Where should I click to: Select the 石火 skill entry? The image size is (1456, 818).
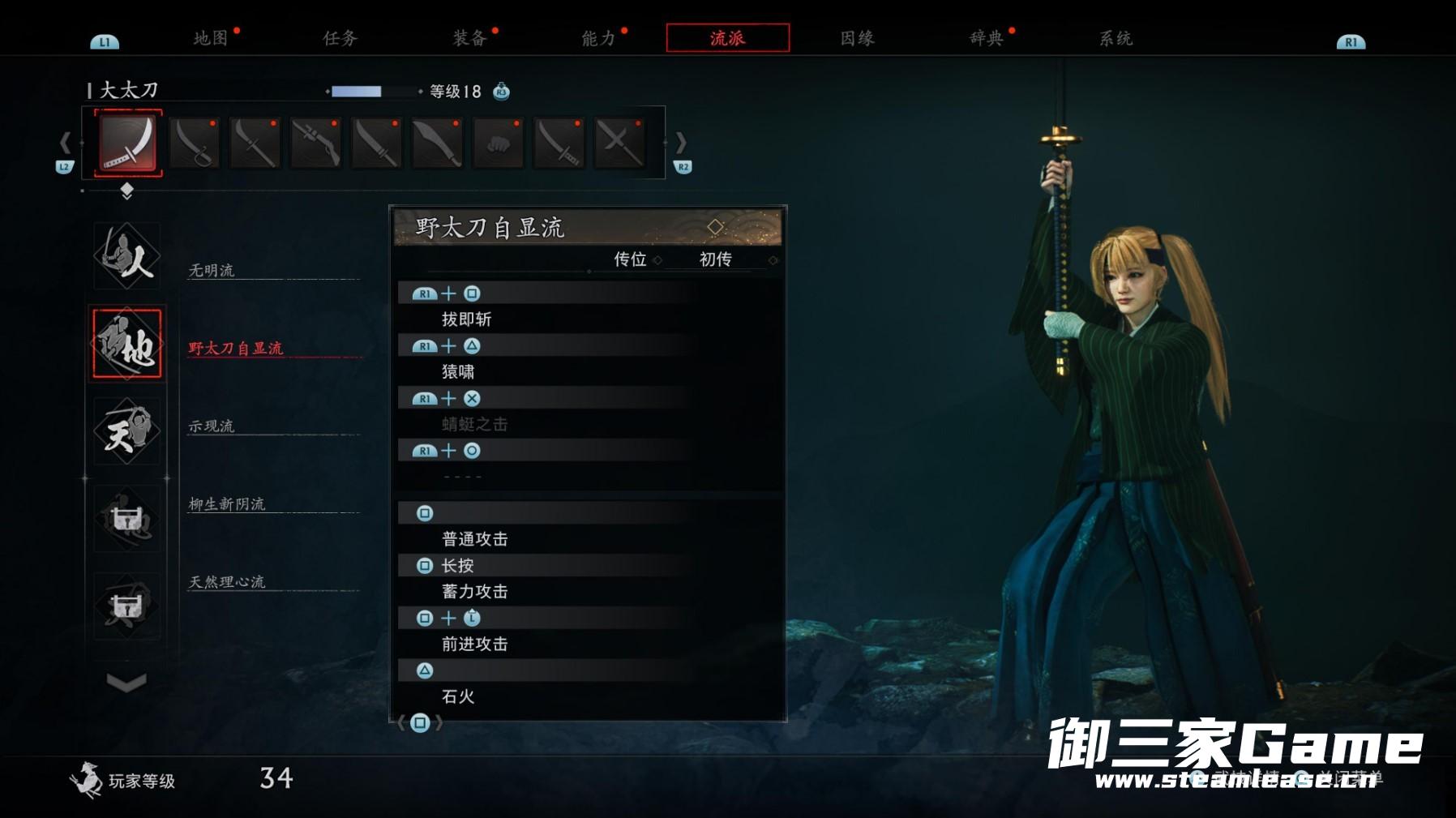[458, 696]
